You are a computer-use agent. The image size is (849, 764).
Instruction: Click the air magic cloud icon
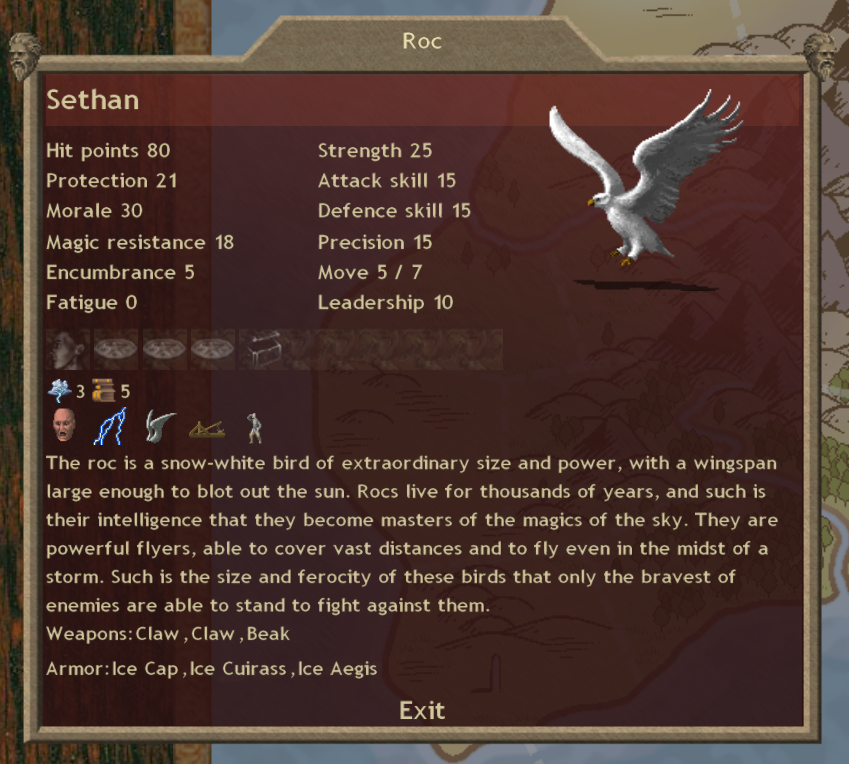pos(59,390)
